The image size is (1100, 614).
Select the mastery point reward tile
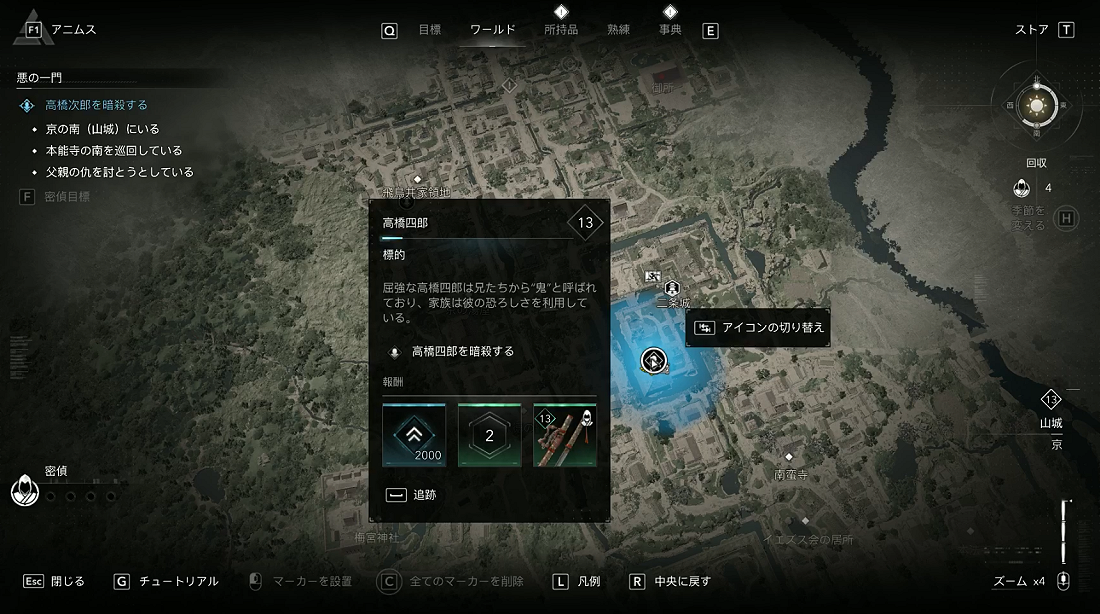(489, 435)
